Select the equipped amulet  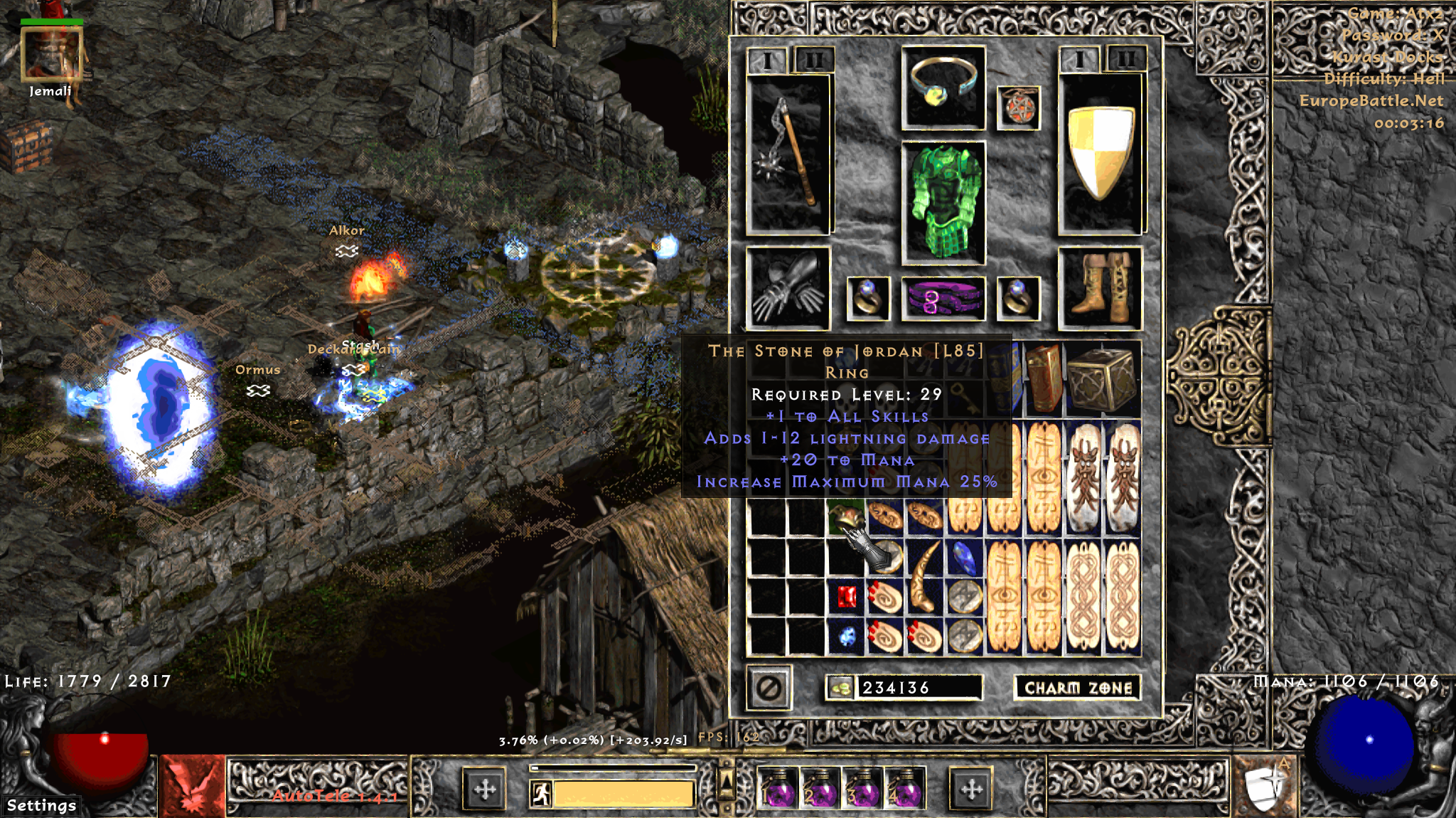tap(1019, 108)
